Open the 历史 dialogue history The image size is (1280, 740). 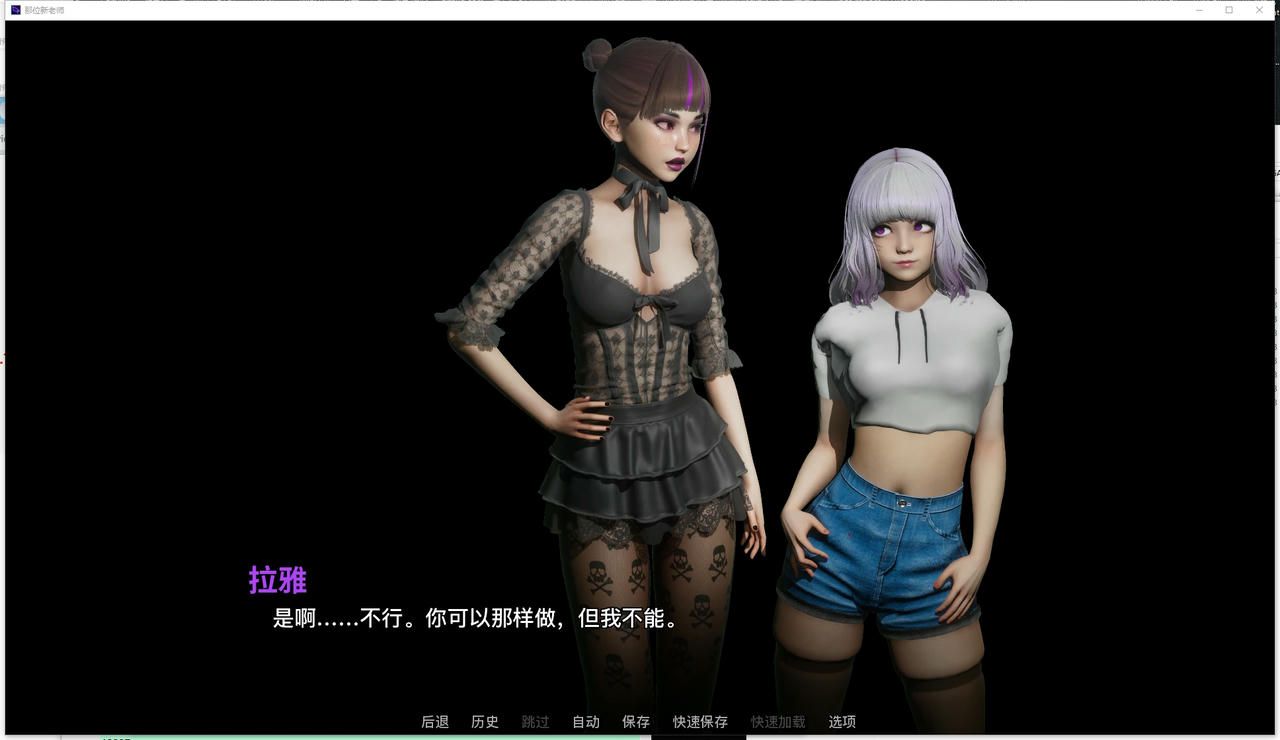(x=485, y=721)
